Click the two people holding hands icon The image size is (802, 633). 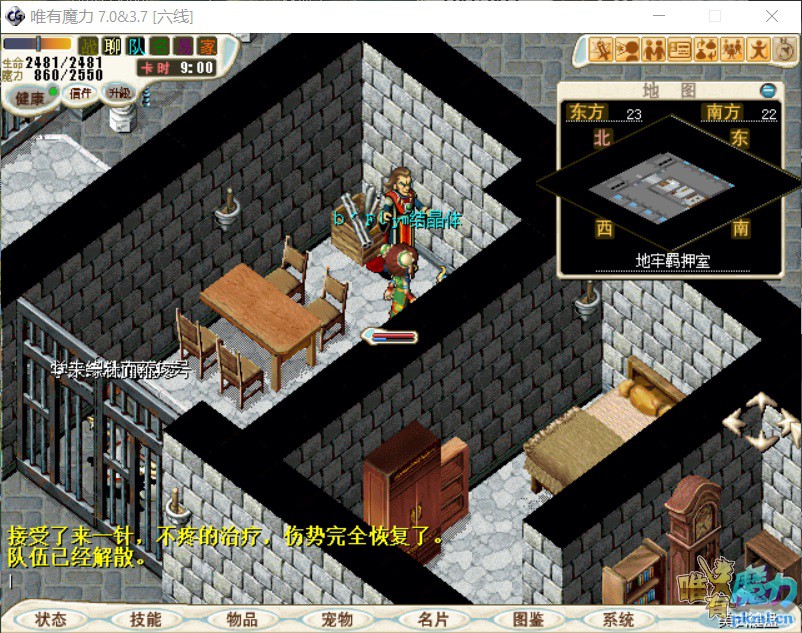[x=653, y=49]
